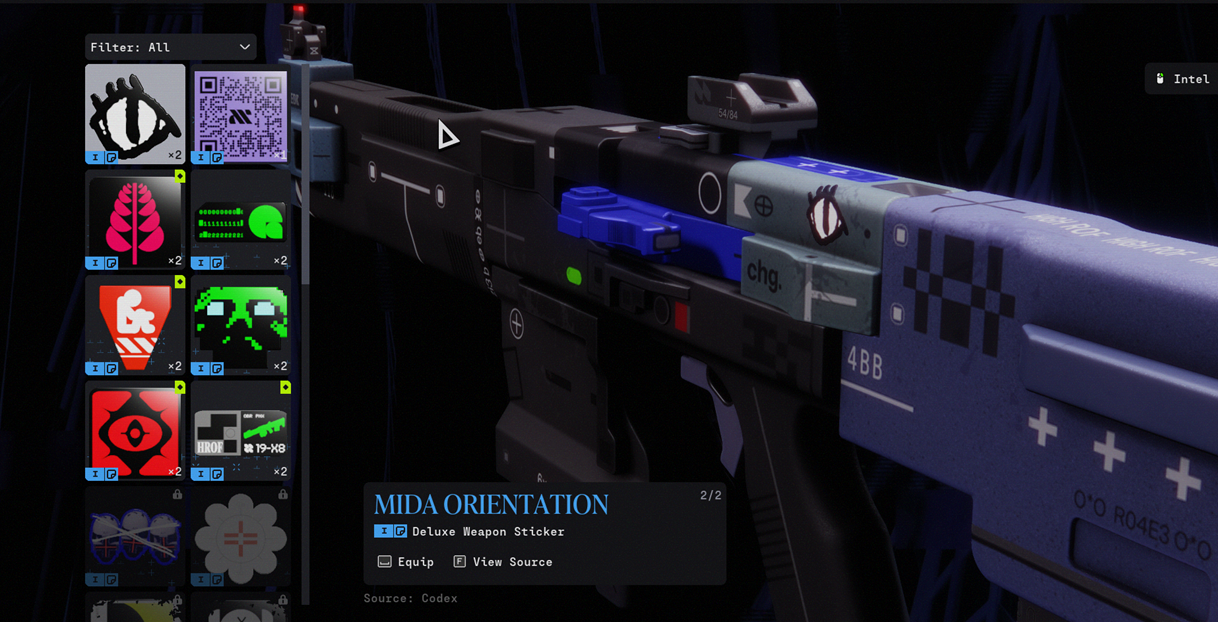Select the green terminal readout sticker
Viewport: 1218px width, 622px height.
(240, 219)
